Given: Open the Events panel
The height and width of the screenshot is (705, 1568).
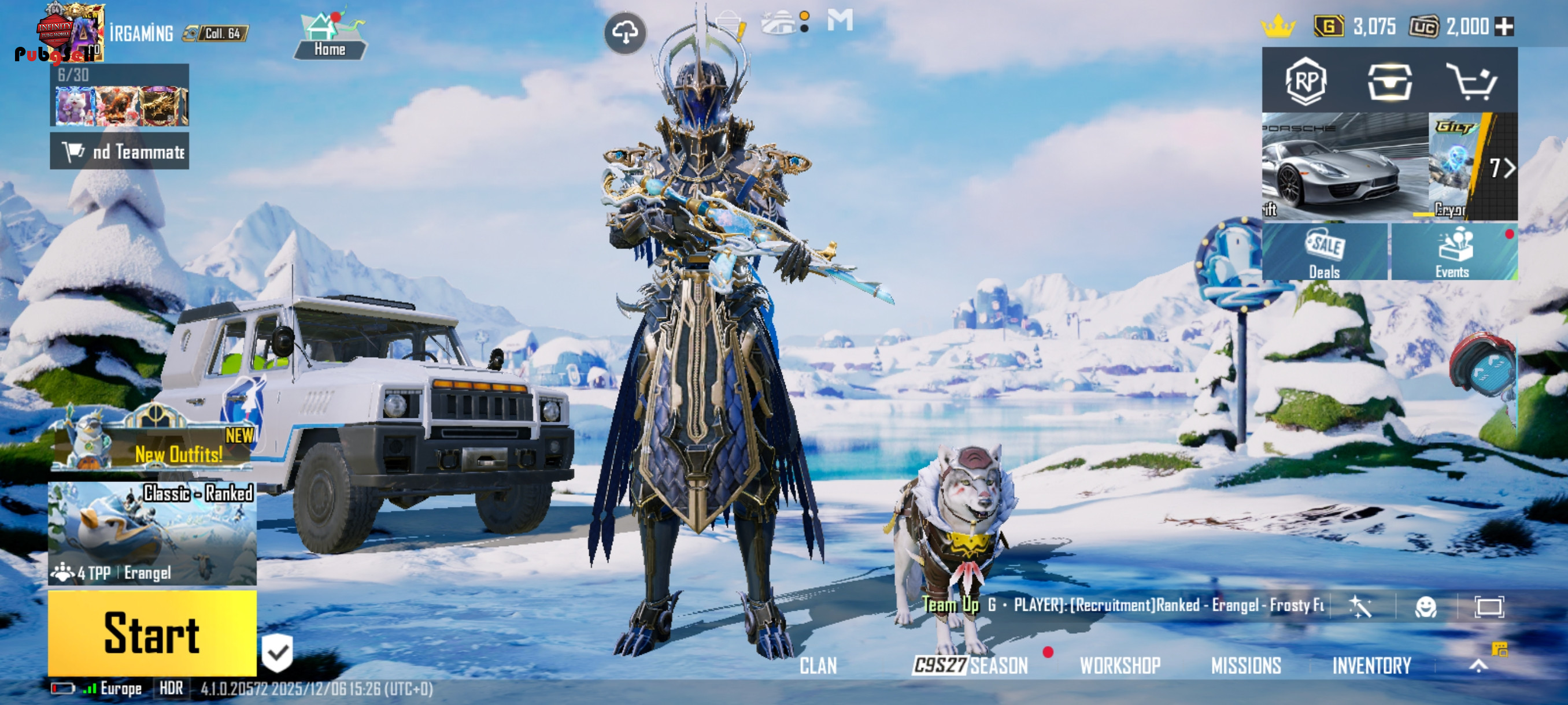Looking at the screenshot, I should (1453, 252).
